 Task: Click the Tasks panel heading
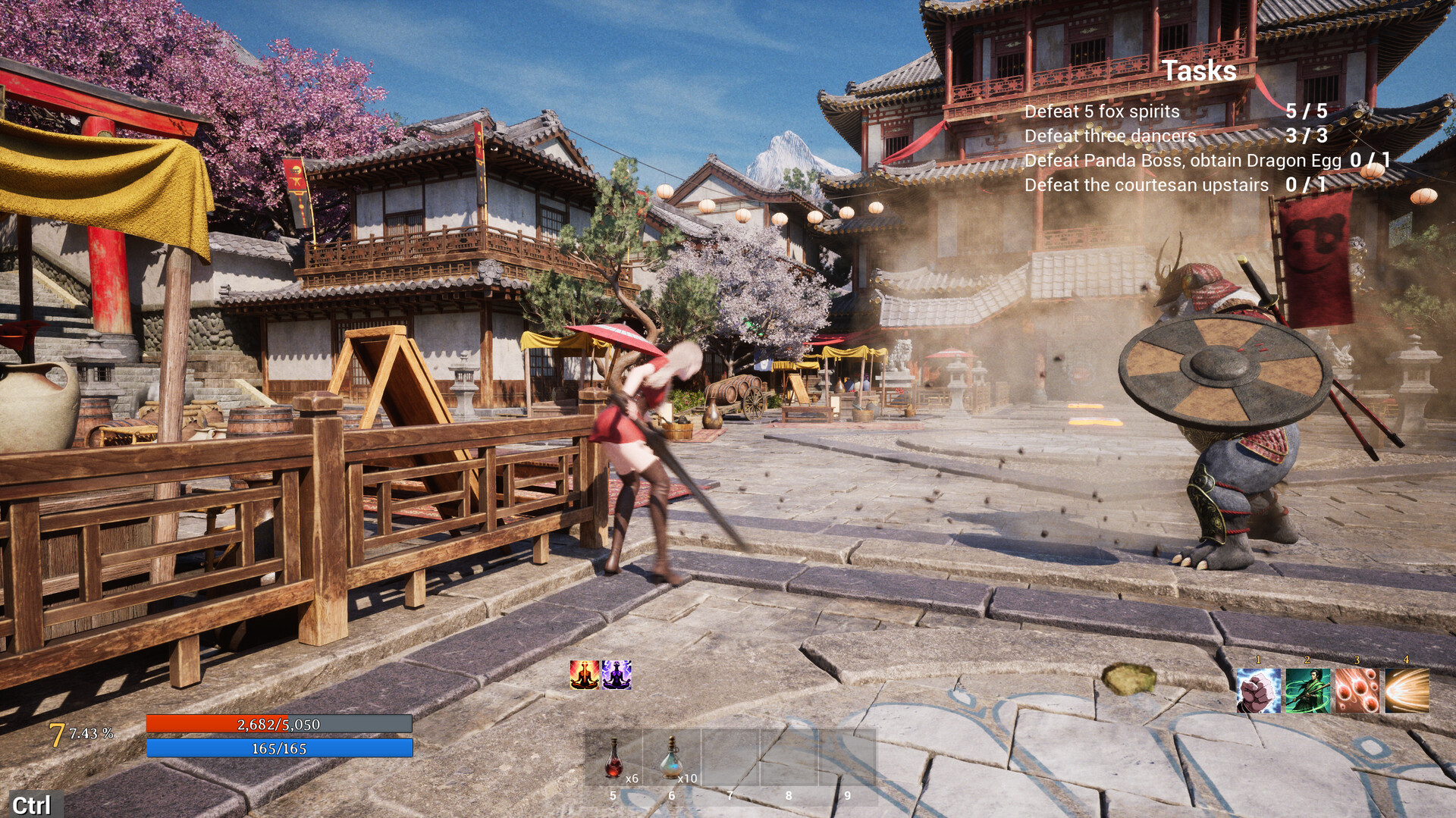pyautogui.click(x=1199, y=71)
